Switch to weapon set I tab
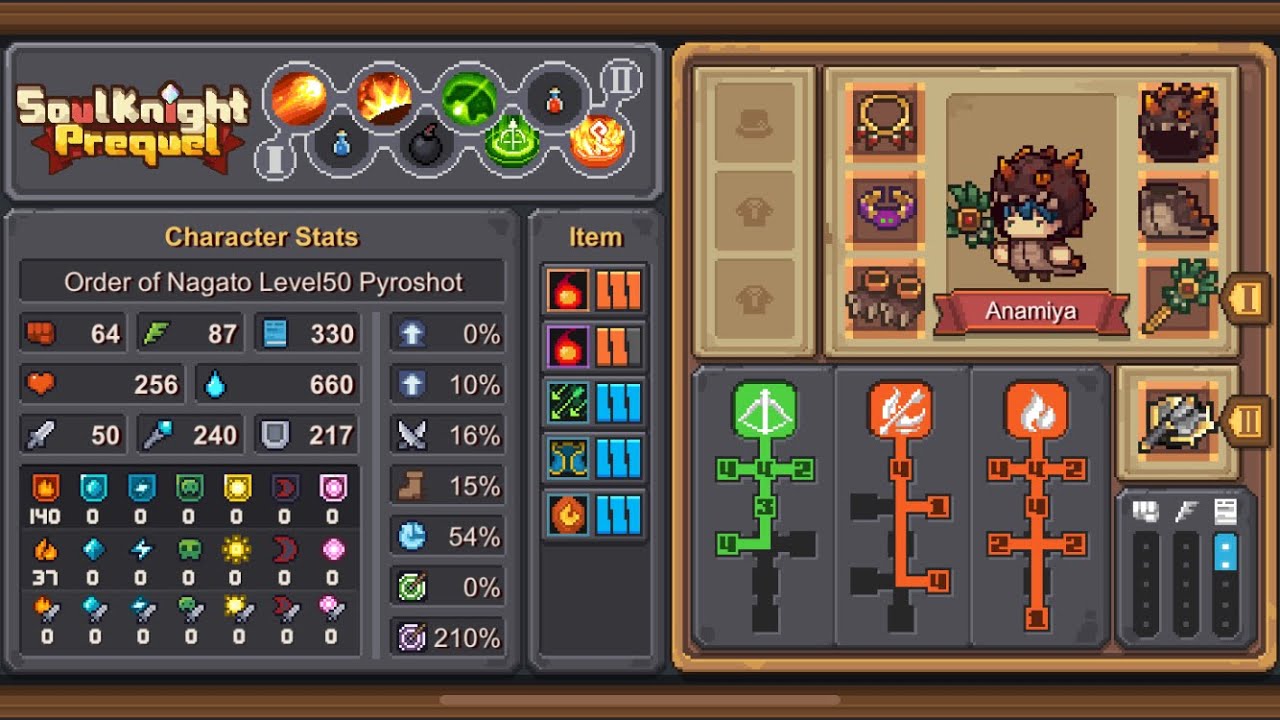Image resolution: width=1280 pixels, height=720 pixels. click(x=1245, y=299)
